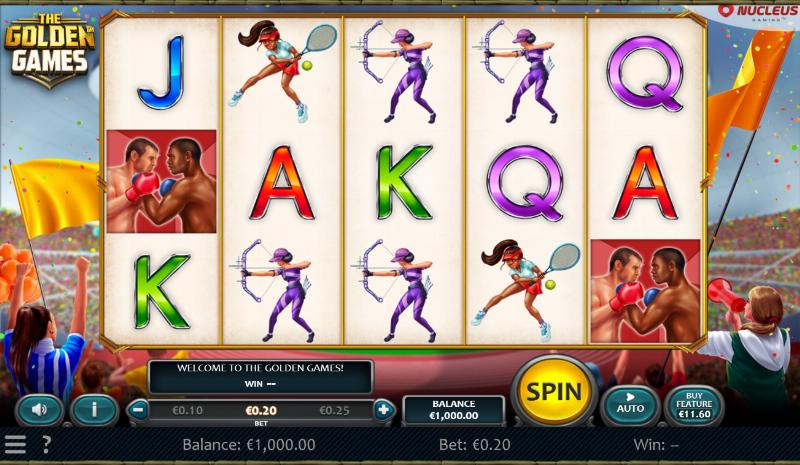800x465 pixels.
Task: Select the €0.10 bet value
Action: coord(187,410)
